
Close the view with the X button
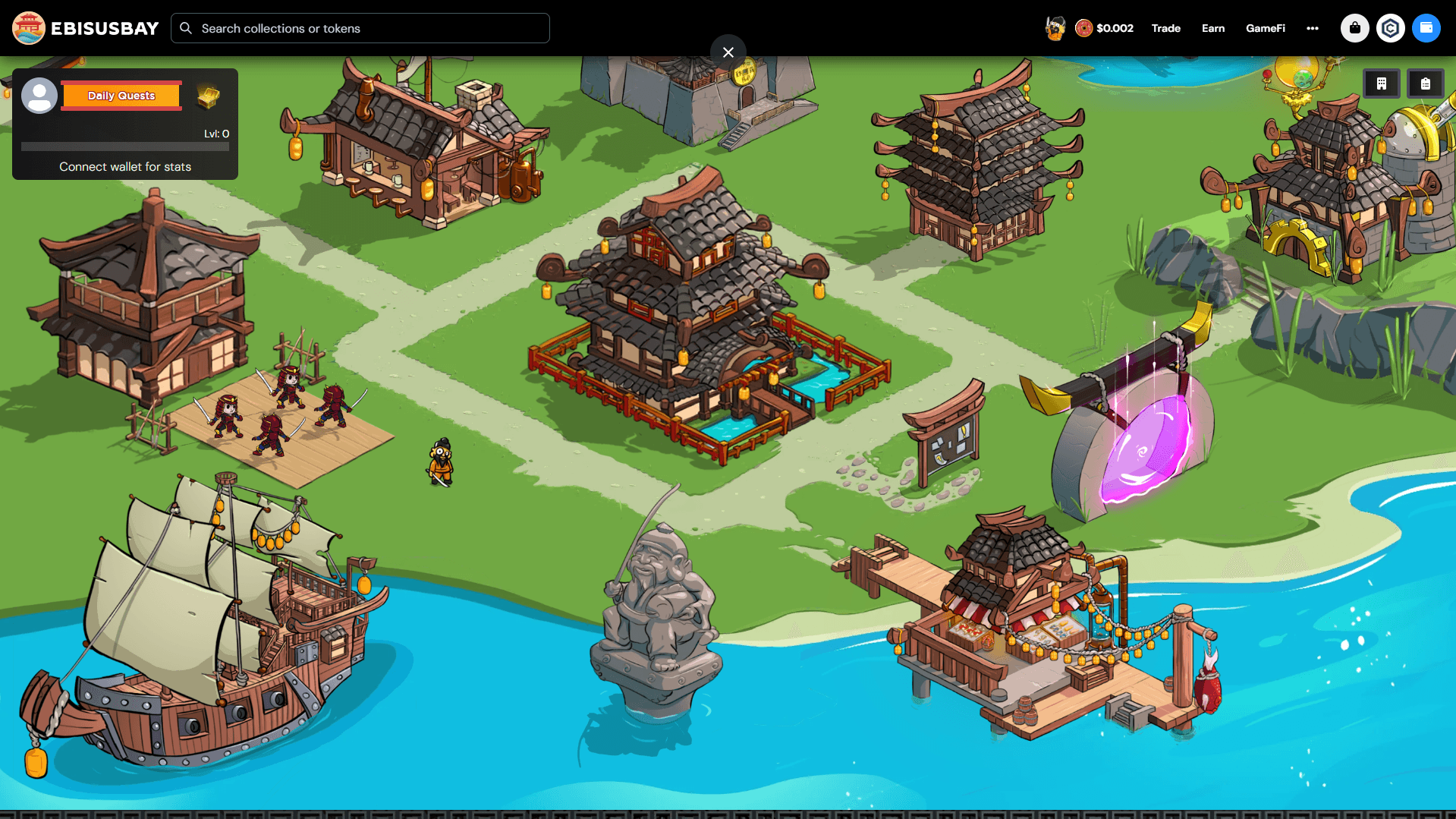pyautogui.click(x=728, y=52)
